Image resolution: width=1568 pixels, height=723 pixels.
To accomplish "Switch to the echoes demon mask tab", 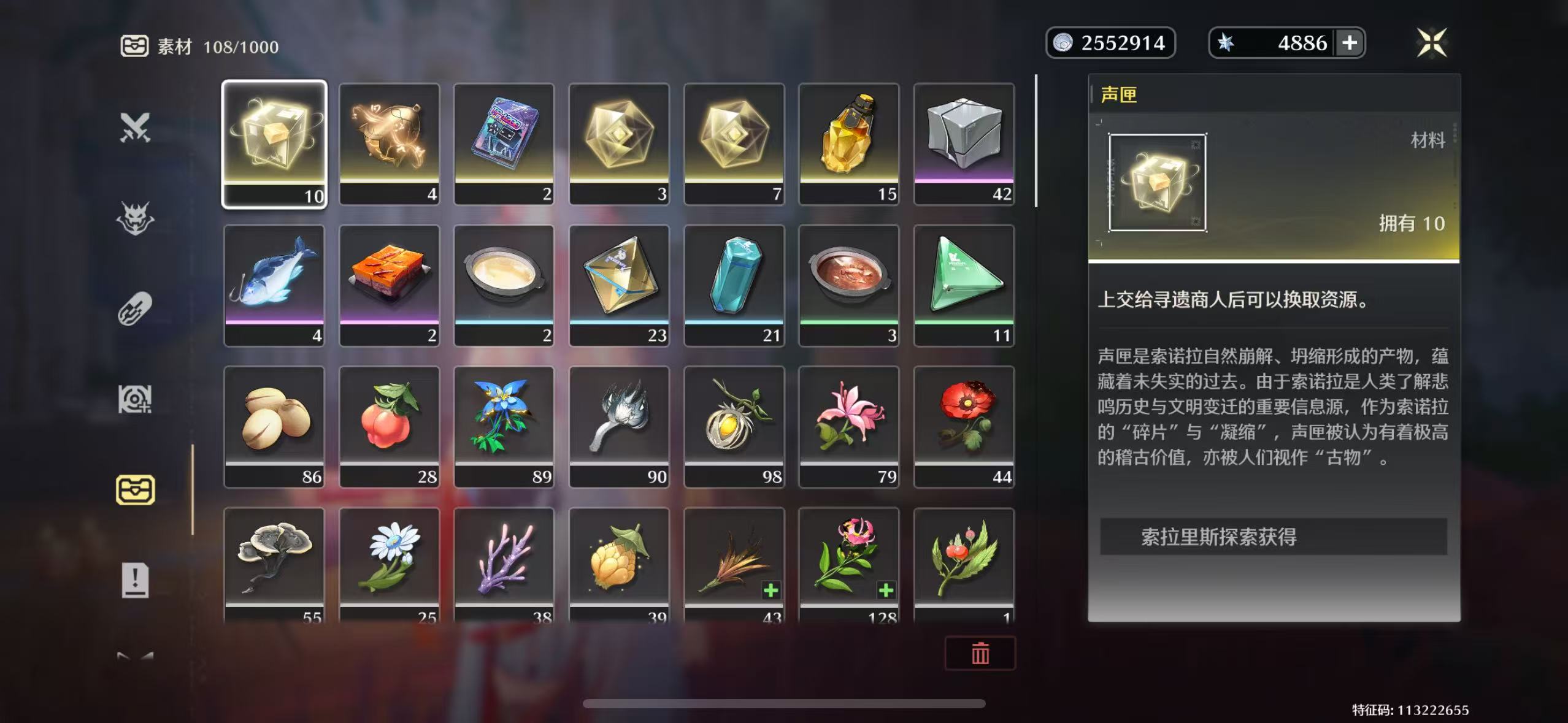I will (x=135, y=218).
